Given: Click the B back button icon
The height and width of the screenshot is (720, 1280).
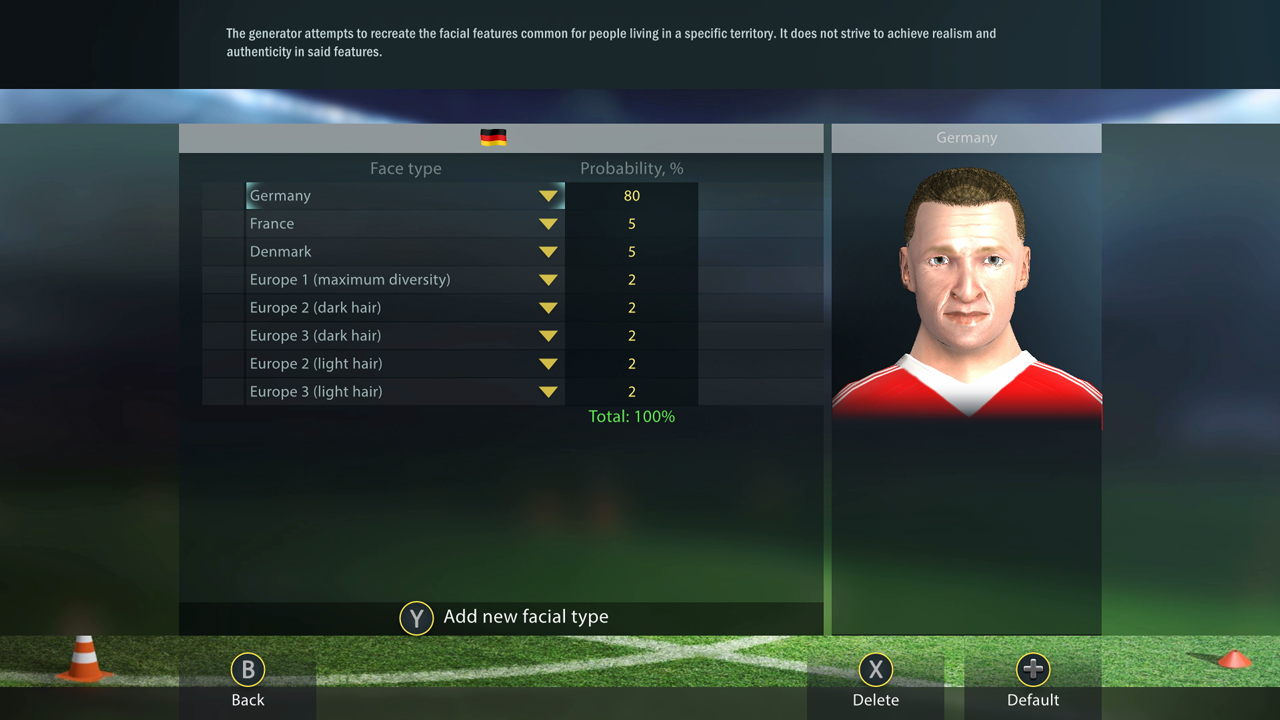Looking at the screenshot, I should [x=247, y=670].
